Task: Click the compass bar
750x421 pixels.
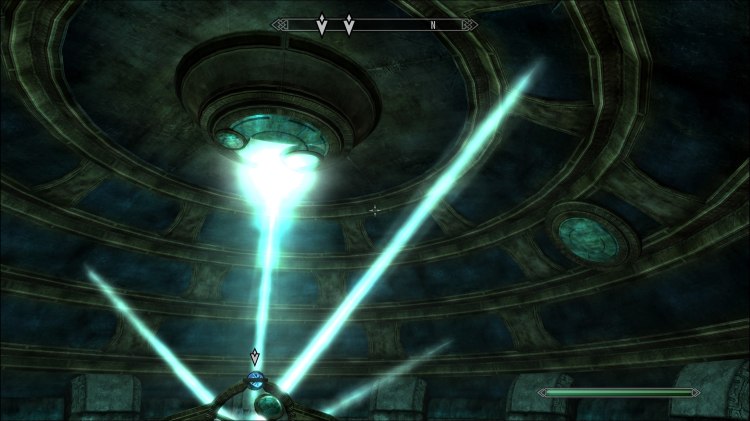Action: (x=375, y=24)
